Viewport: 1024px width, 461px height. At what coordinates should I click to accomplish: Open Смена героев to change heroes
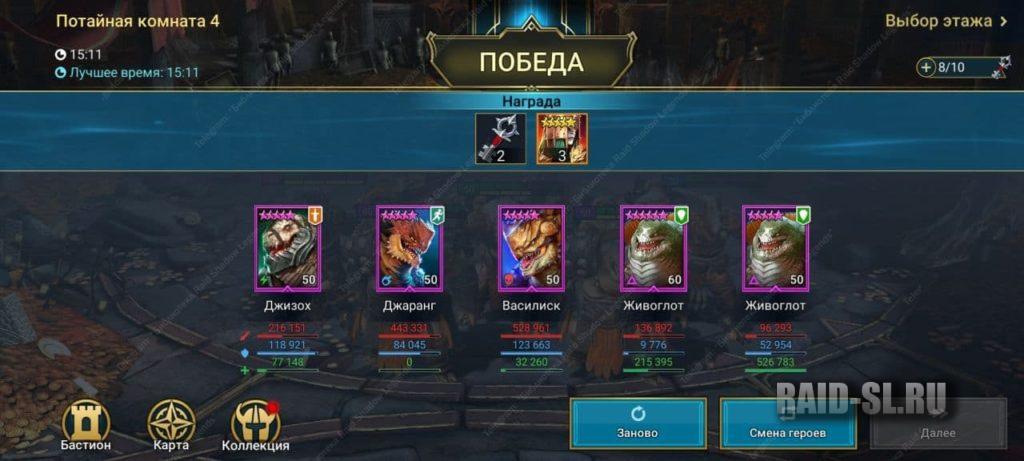(x=788, y=423)
